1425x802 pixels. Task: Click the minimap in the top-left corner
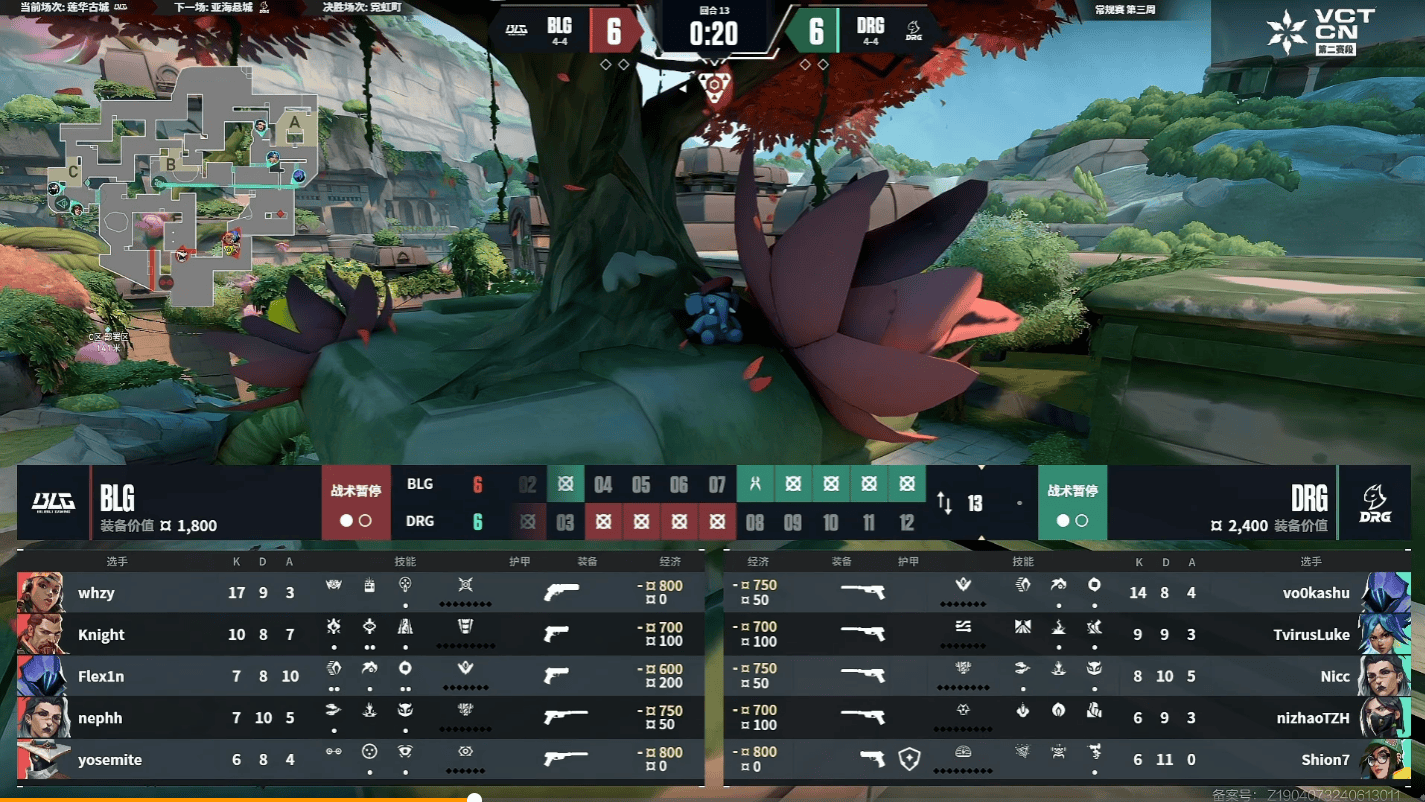coord(185,178)
